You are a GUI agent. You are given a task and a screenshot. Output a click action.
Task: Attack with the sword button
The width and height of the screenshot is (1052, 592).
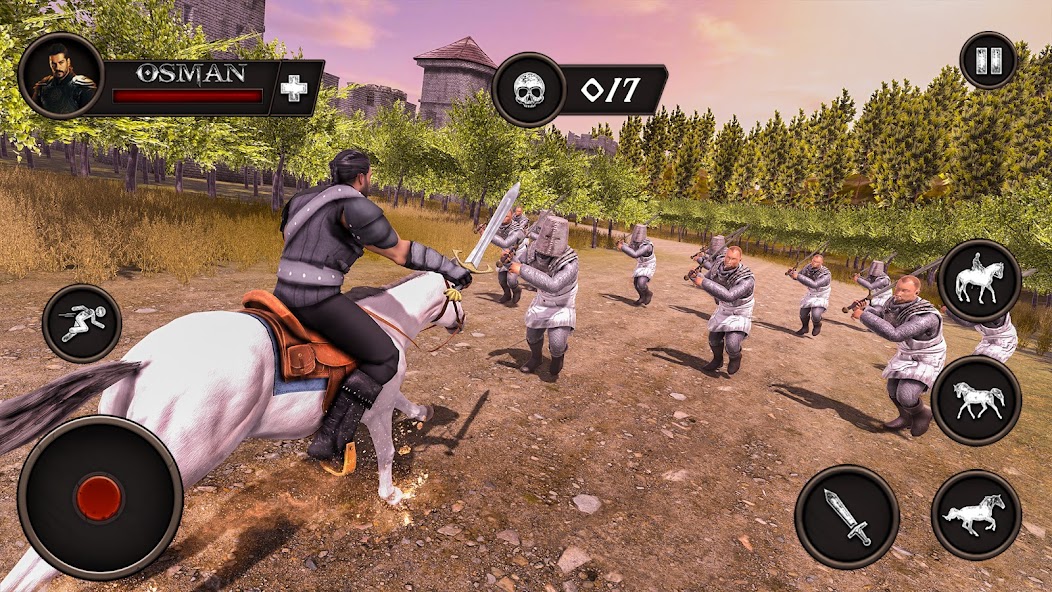(846, 516)
